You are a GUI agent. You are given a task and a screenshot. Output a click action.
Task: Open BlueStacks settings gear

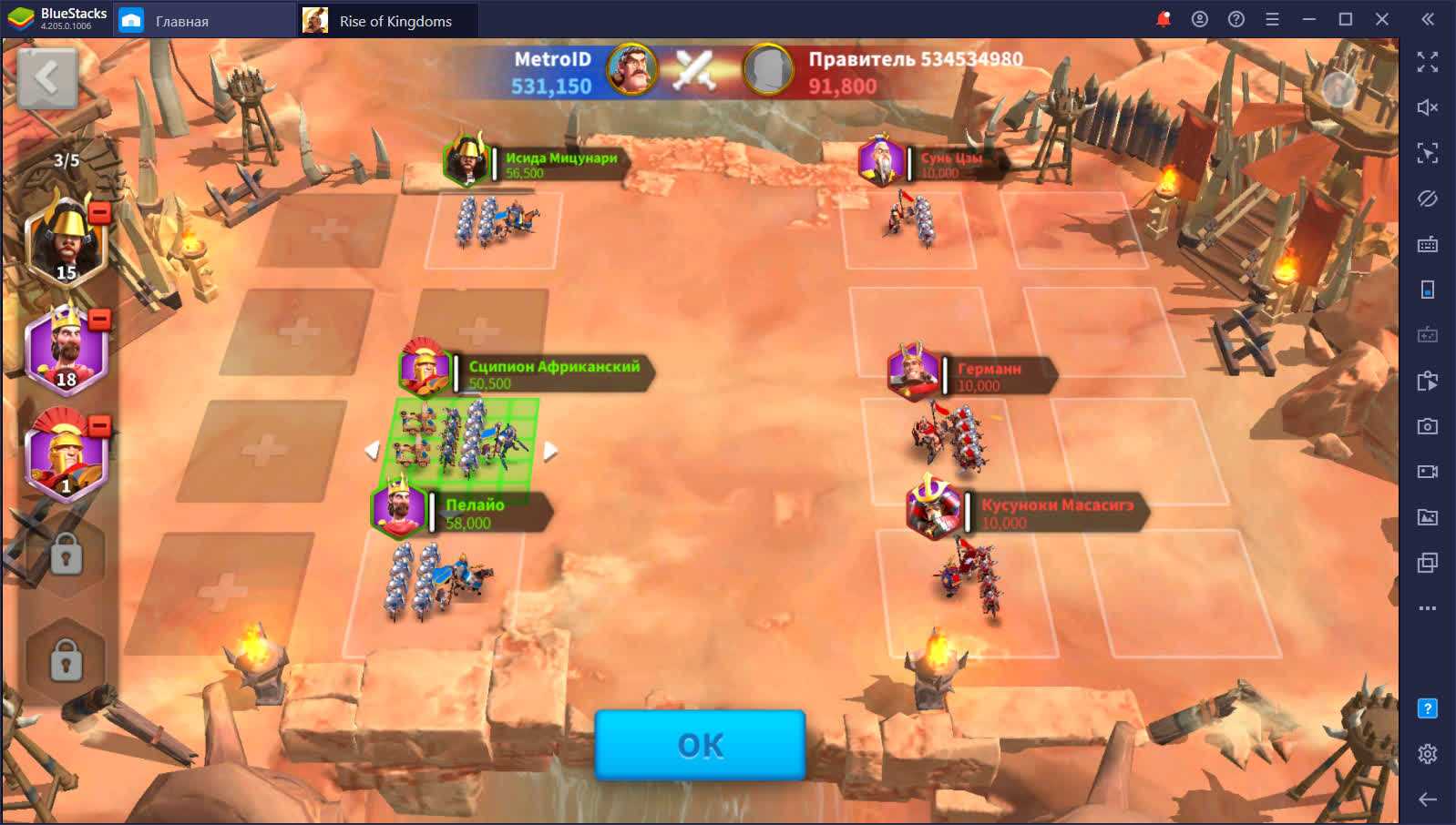1427,754
